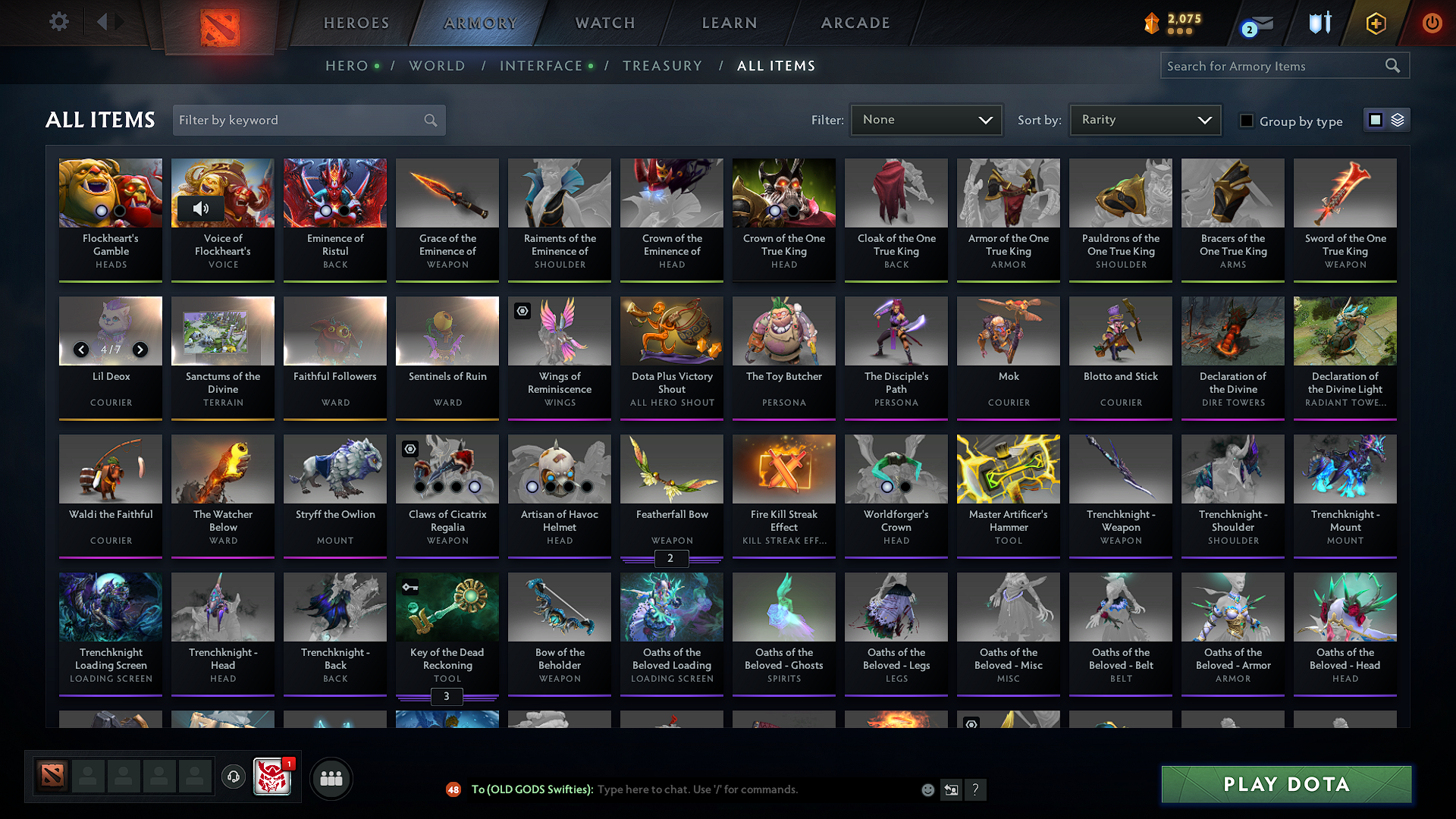Click the armed/battle shield-and-sword icon
This screenshot has height=819, width=1456.
1319,24
